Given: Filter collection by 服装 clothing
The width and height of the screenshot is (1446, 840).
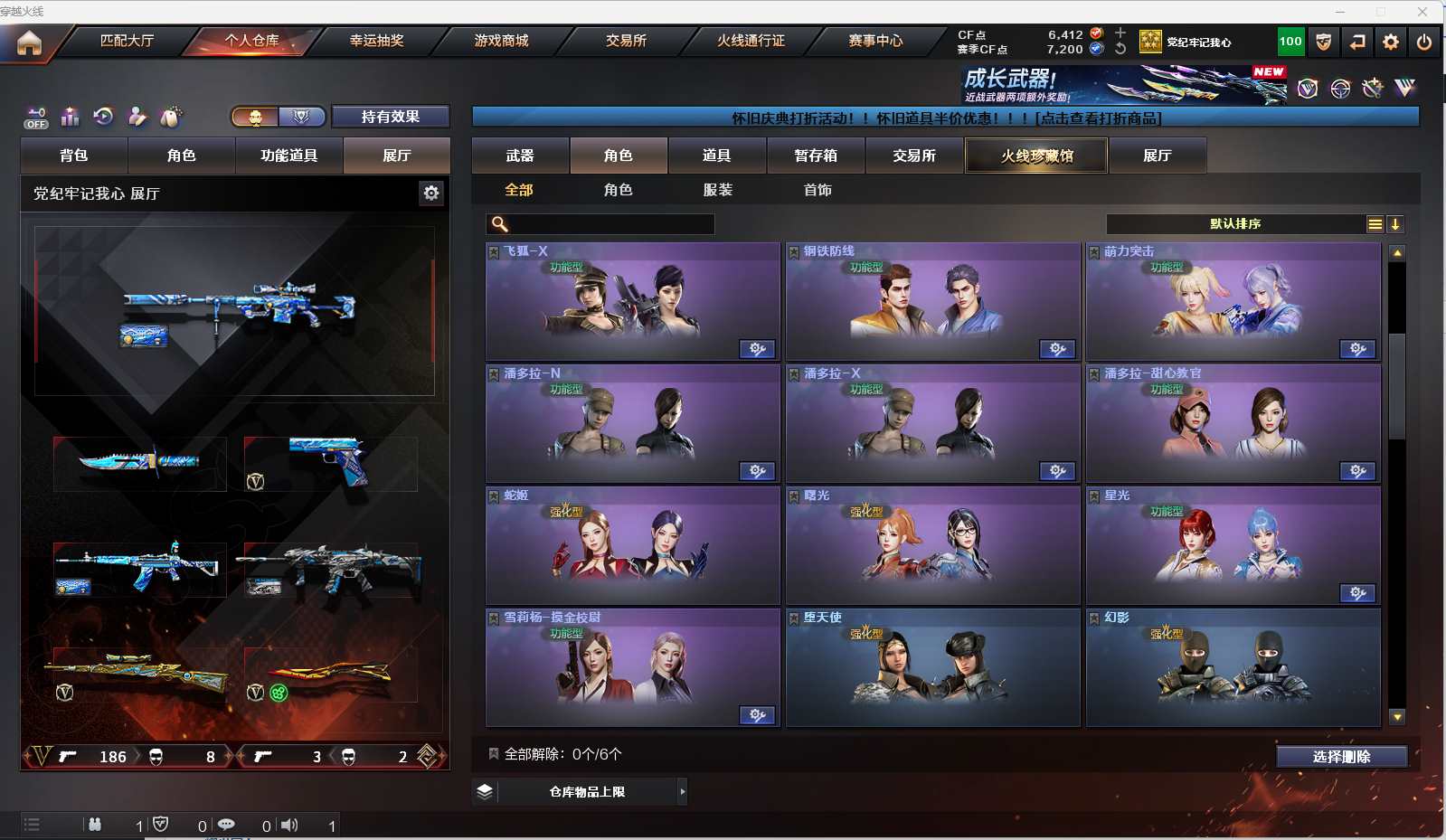Looking at the screenshot, I should coord(718,190).
